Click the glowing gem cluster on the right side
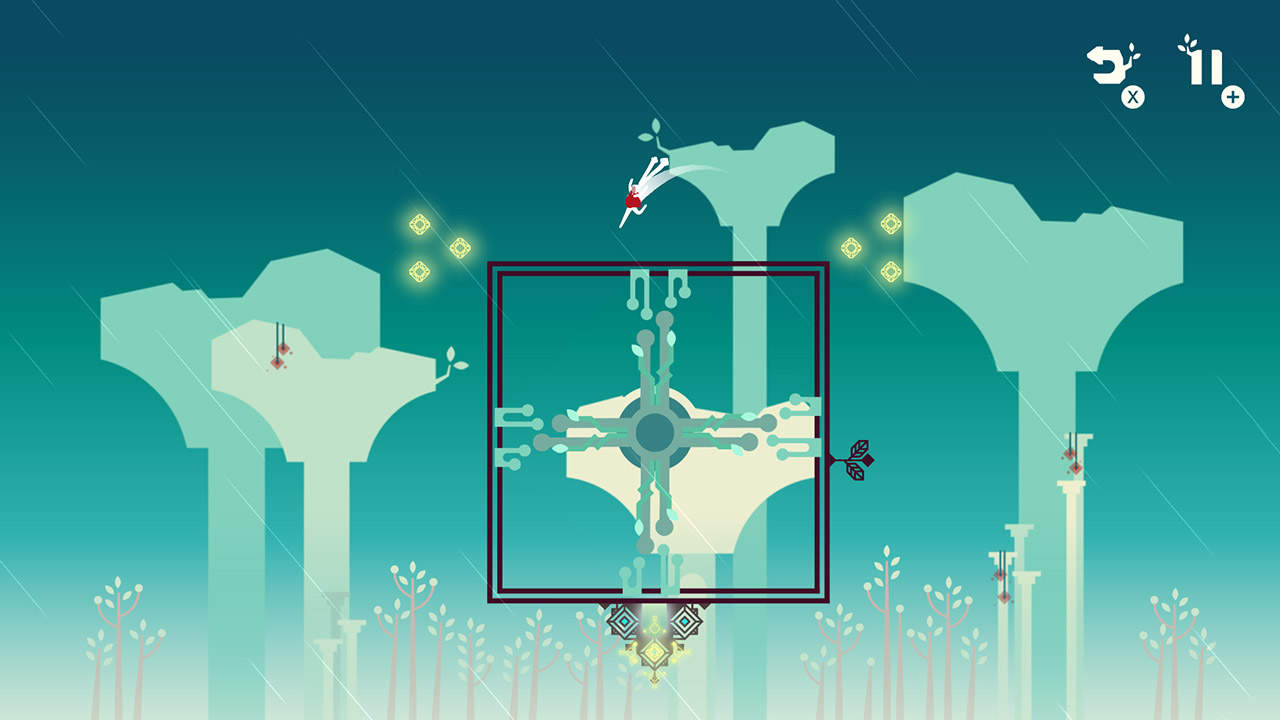Viewport: 1280px width, 720px height. point(868,247)
